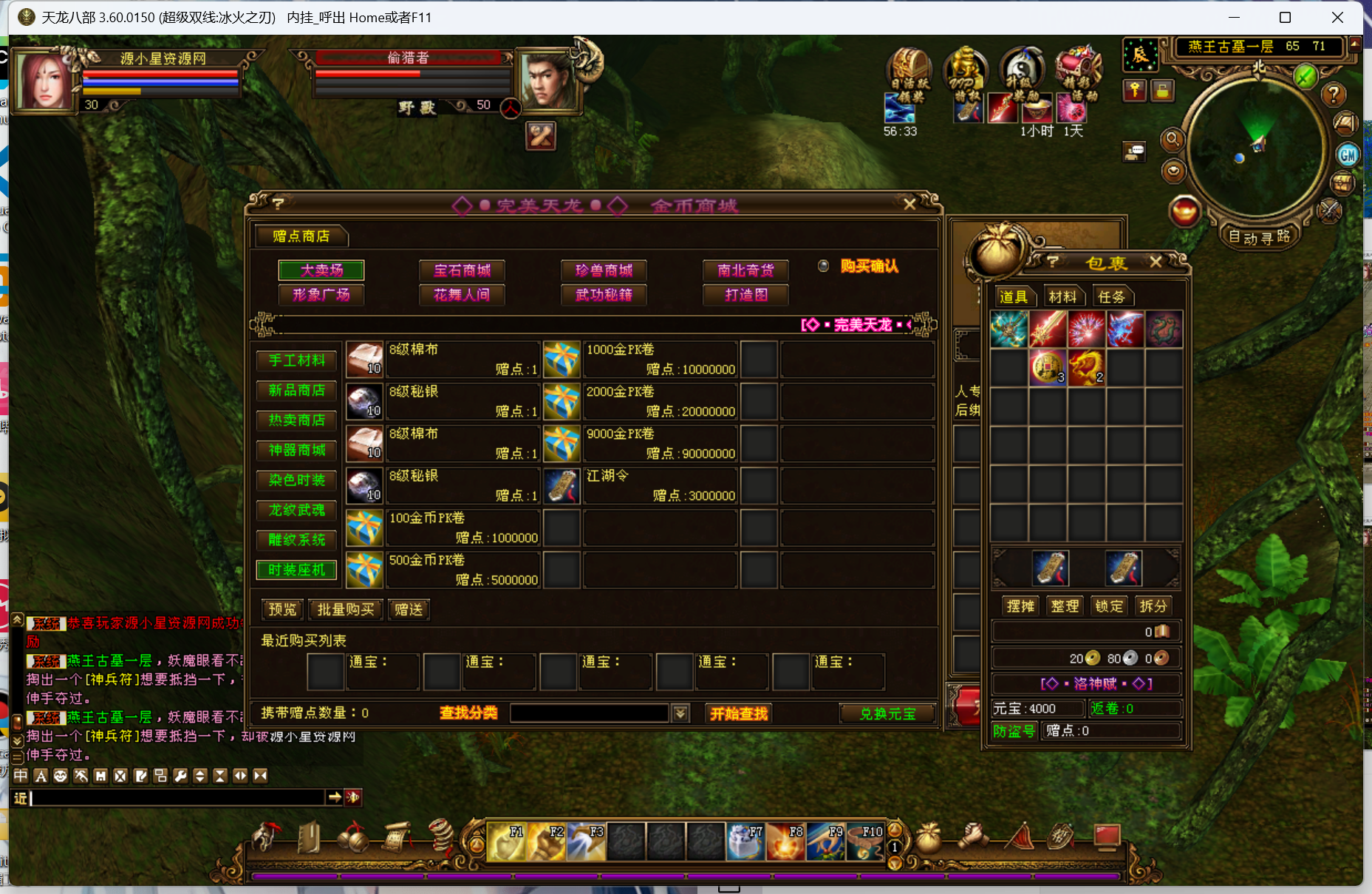Open the 神器商城 side category

pos(297,450)
